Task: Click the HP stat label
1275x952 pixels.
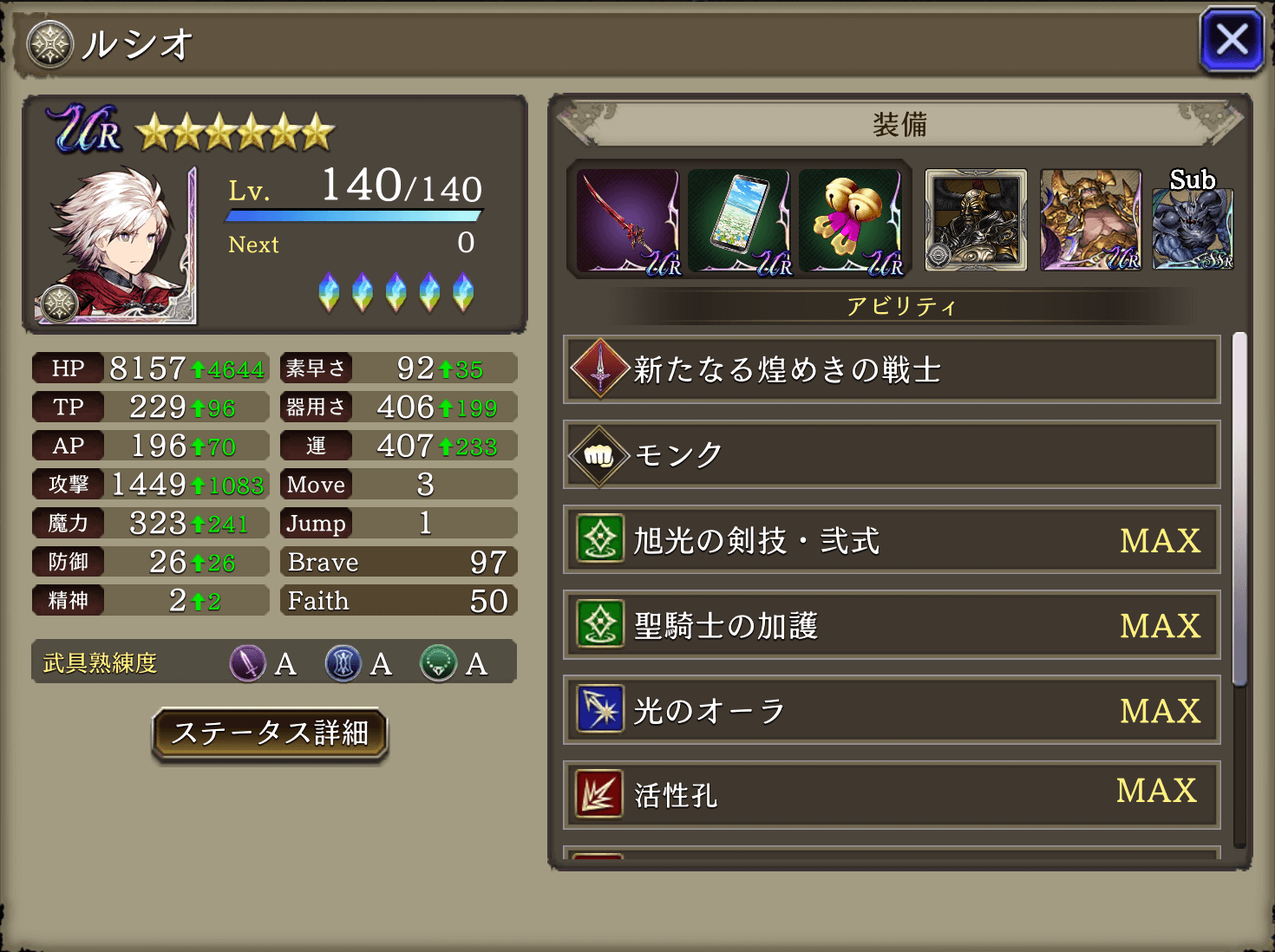Action: [68, 368]
